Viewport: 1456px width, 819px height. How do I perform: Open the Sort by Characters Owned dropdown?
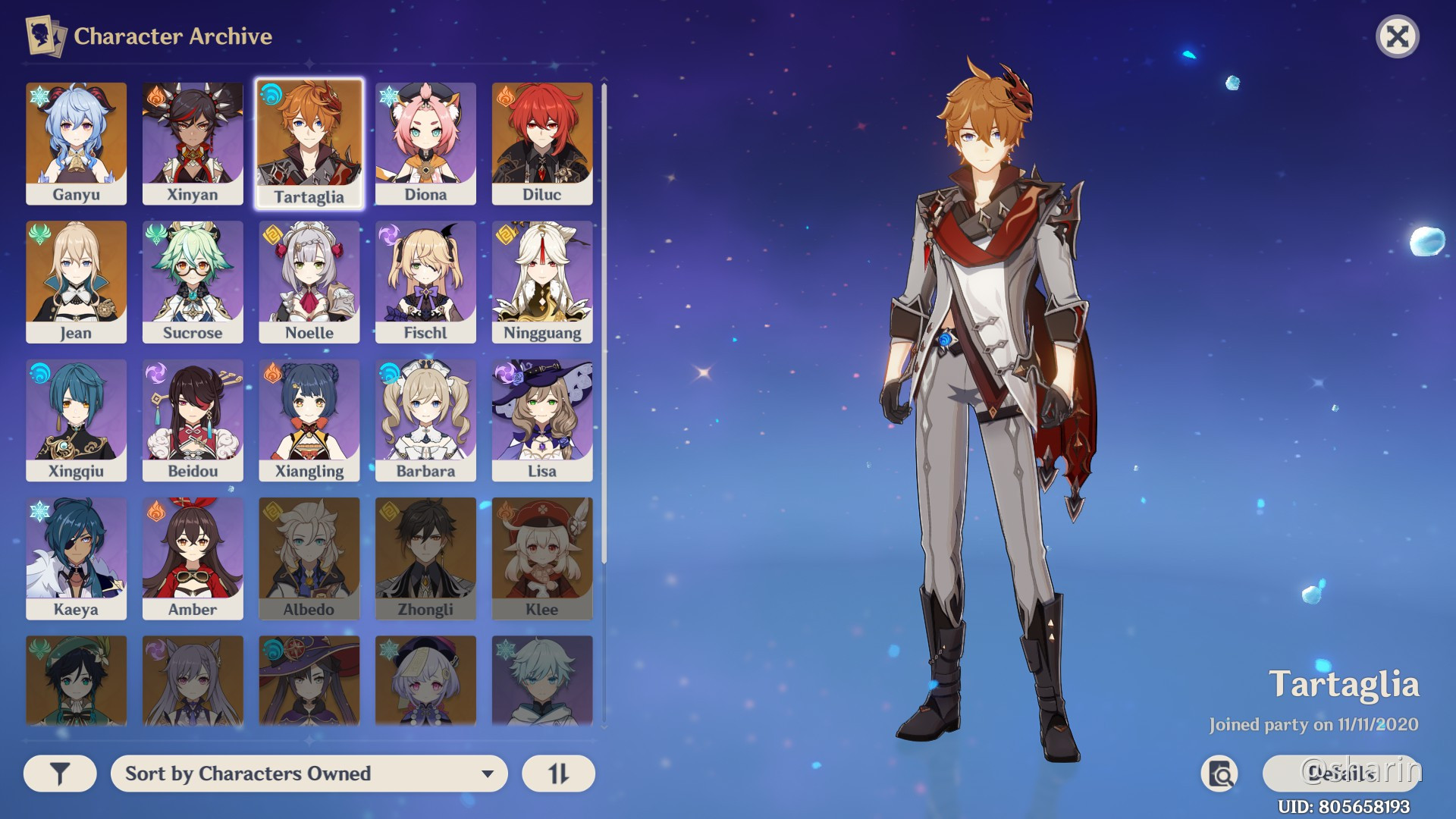[308, 773]
